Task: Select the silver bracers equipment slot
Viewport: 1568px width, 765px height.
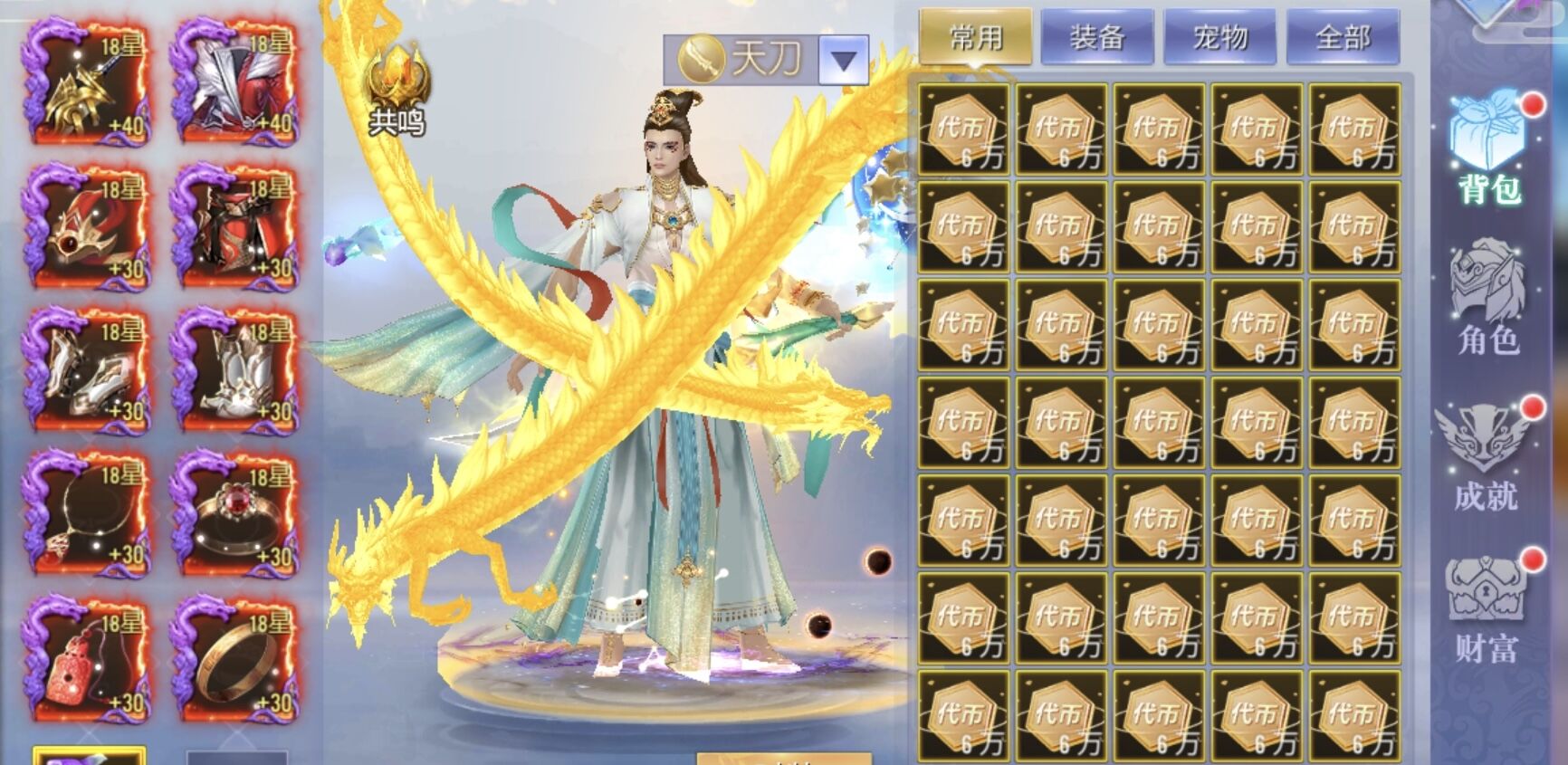Action: click(87, 371)
